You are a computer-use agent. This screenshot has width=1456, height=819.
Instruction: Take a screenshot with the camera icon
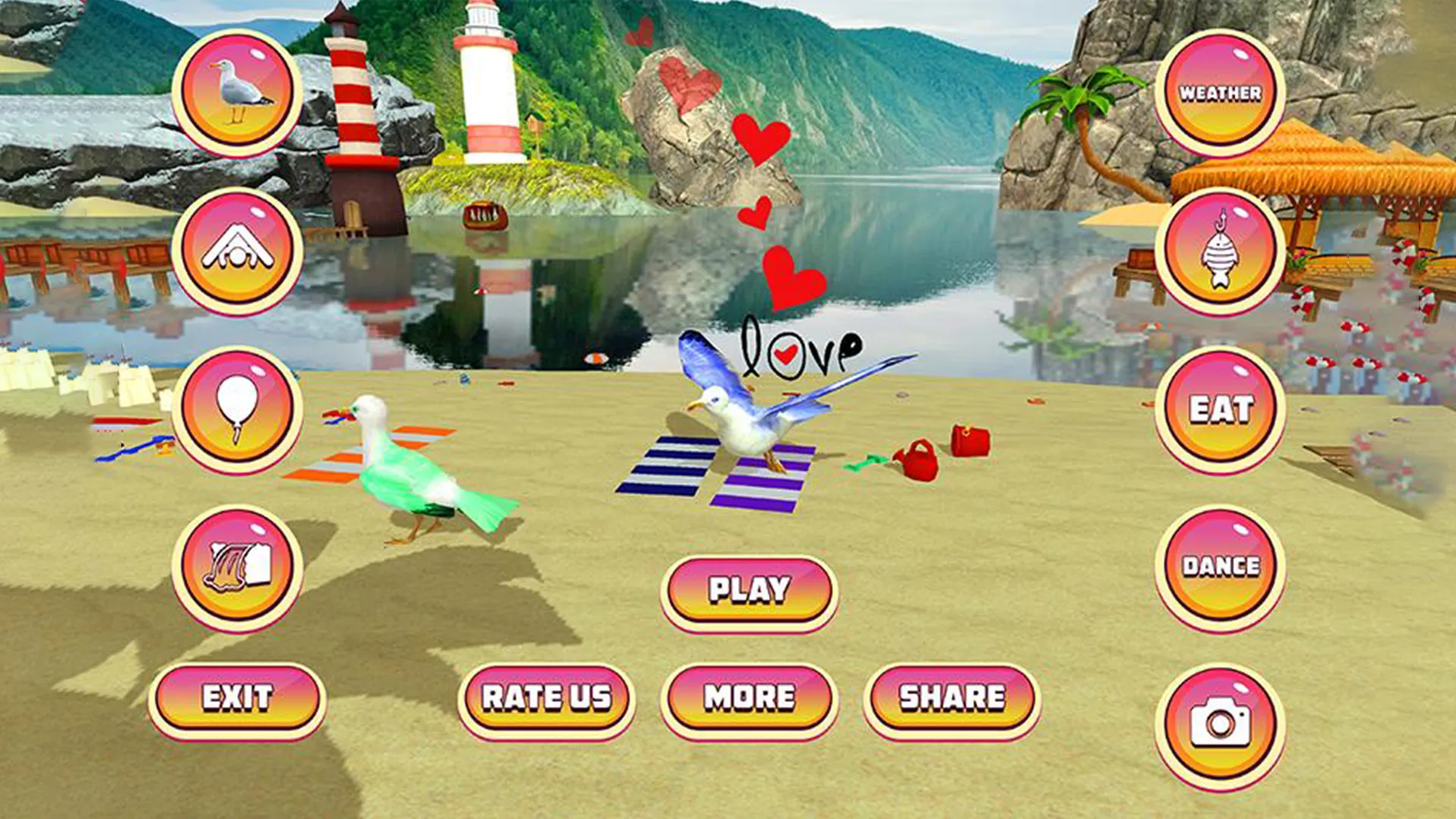tap(1219, 724)
